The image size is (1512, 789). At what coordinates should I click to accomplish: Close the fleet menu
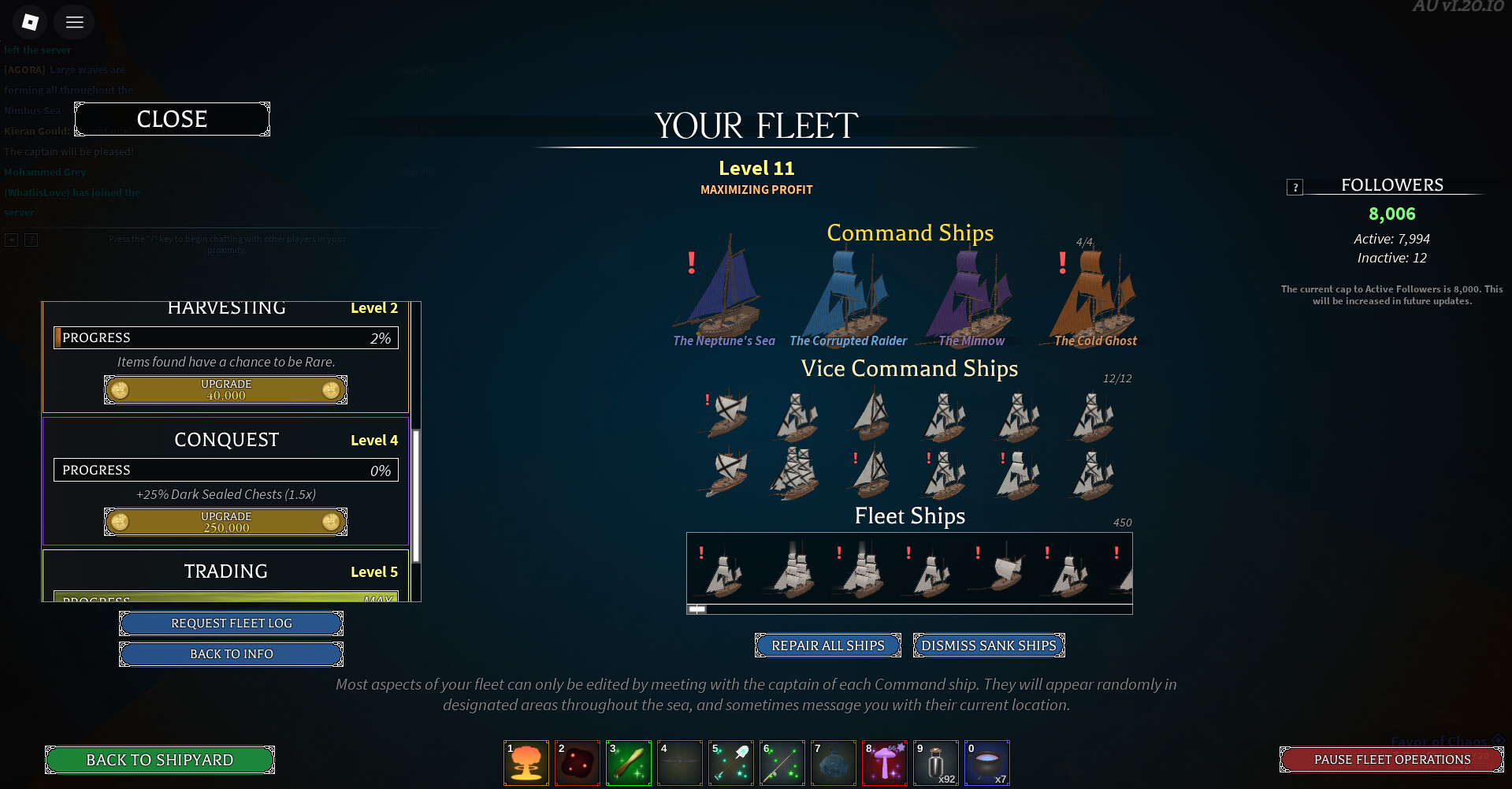click(x=172, y=119)
